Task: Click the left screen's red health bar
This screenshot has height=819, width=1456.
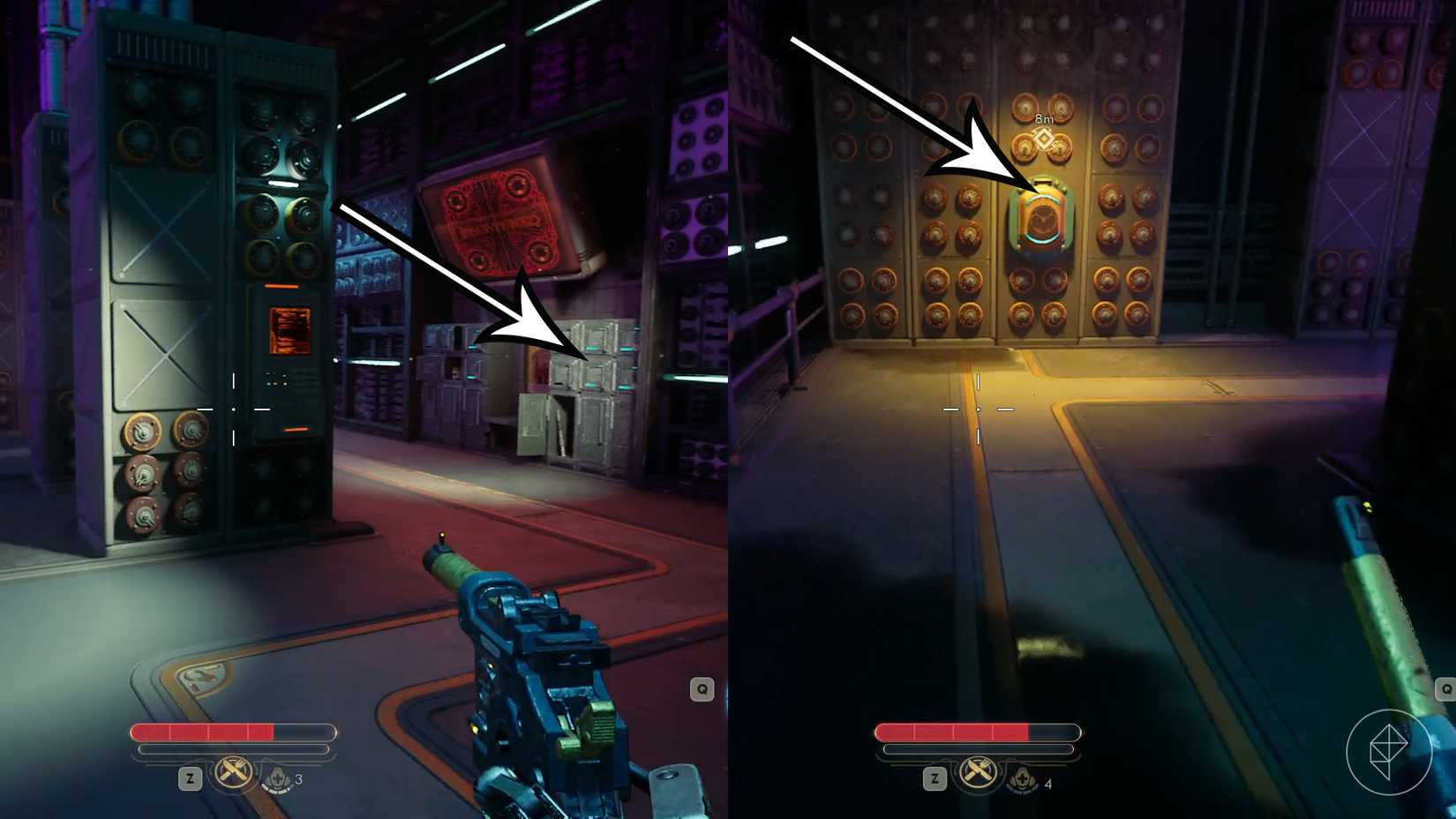Action: click(212, 732)
